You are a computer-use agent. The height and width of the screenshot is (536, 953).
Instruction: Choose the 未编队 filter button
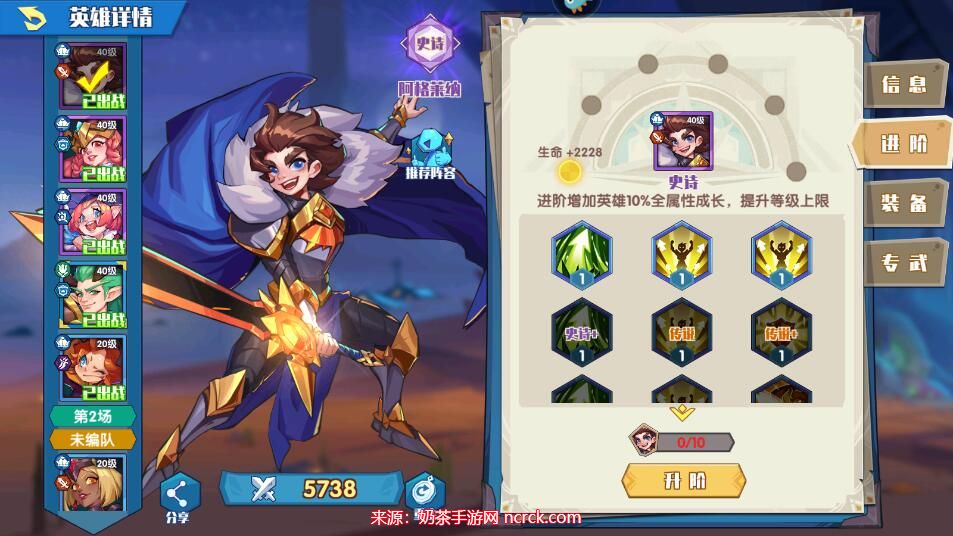click(x=92, y=439)
